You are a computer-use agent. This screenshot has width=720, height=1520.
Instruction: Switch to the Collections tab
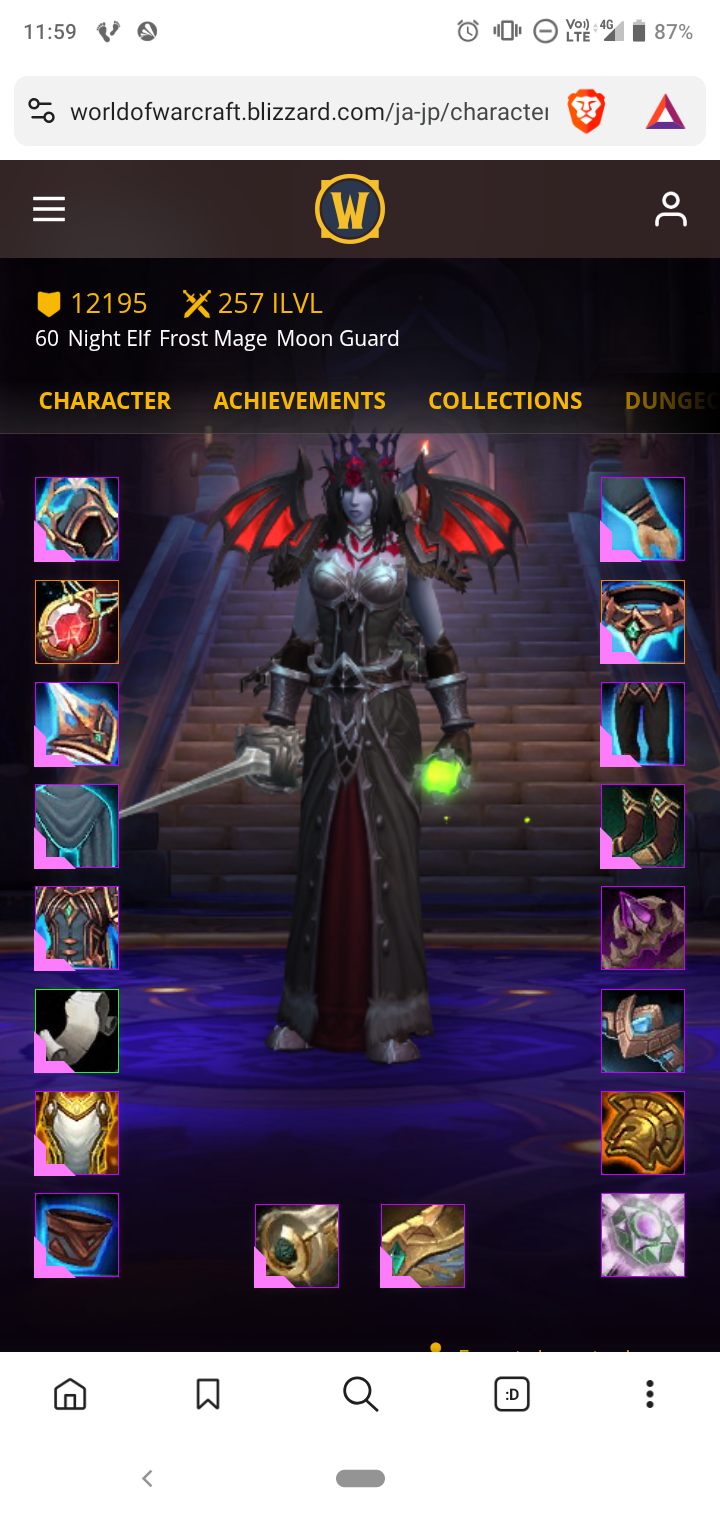pyautogui.click(x=505, y=401)
